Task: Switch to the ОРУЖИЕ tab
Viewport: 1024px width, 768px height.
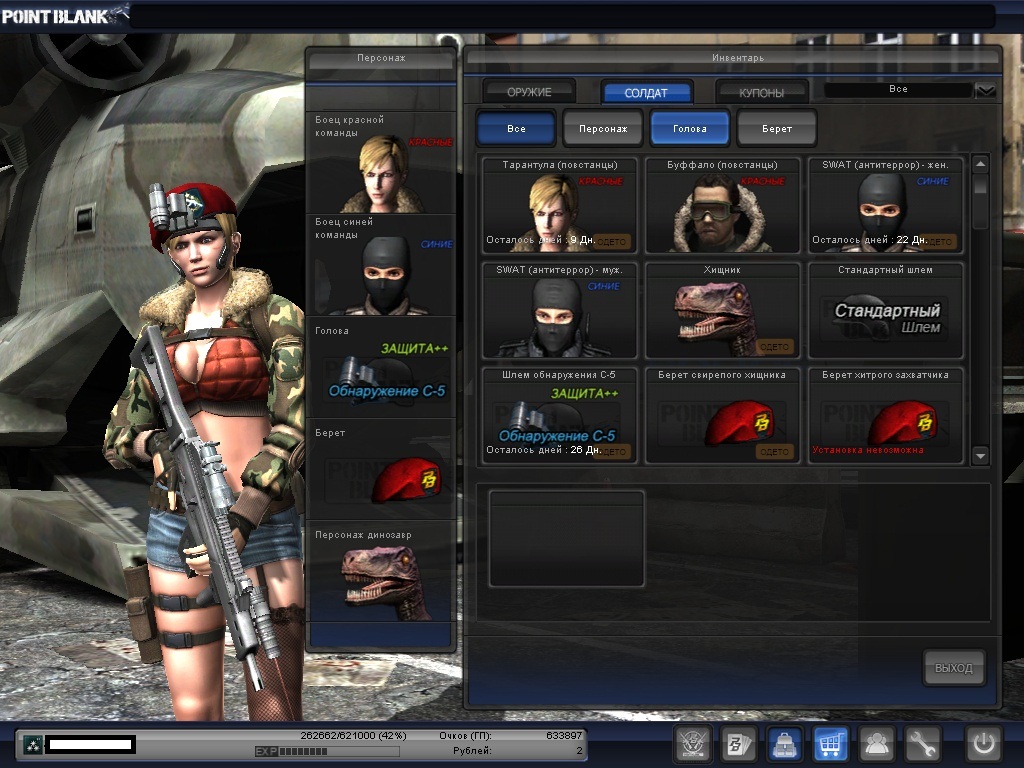Action: pos(529,92)
